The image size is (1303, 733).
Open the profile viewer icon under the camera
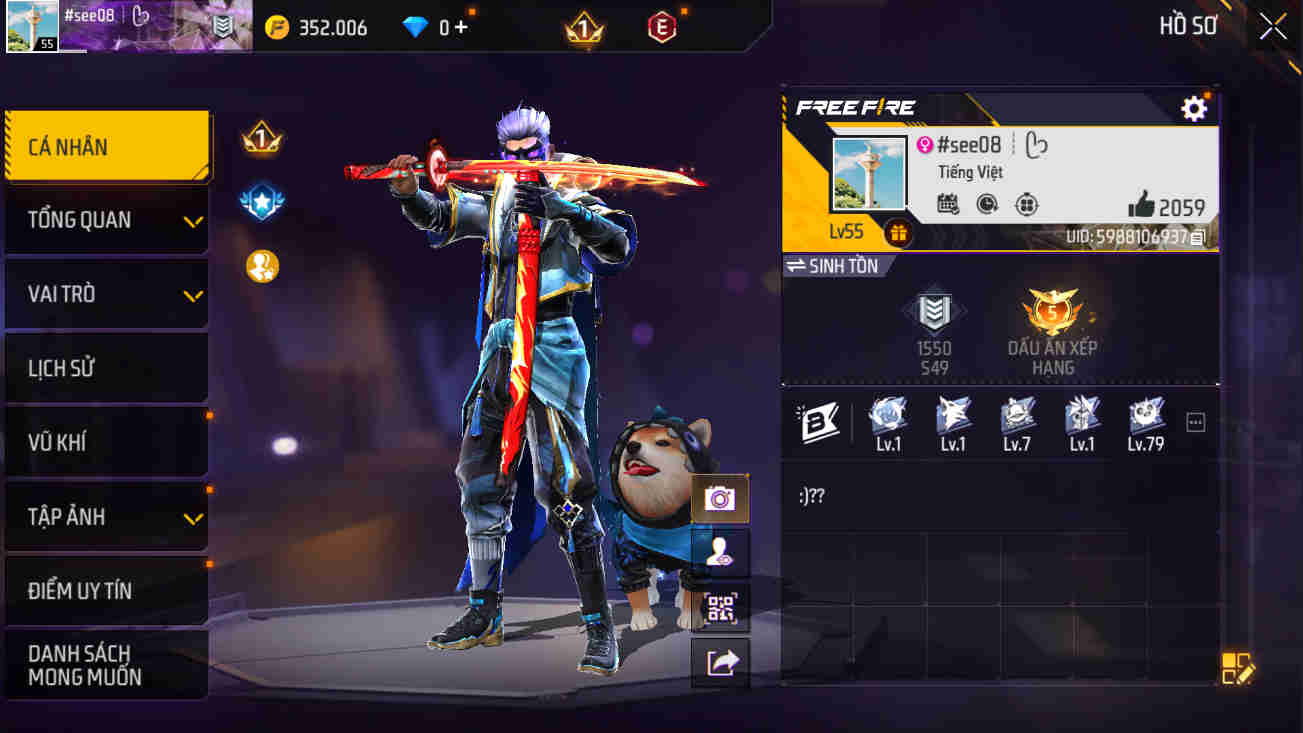(x=719, y=553)
